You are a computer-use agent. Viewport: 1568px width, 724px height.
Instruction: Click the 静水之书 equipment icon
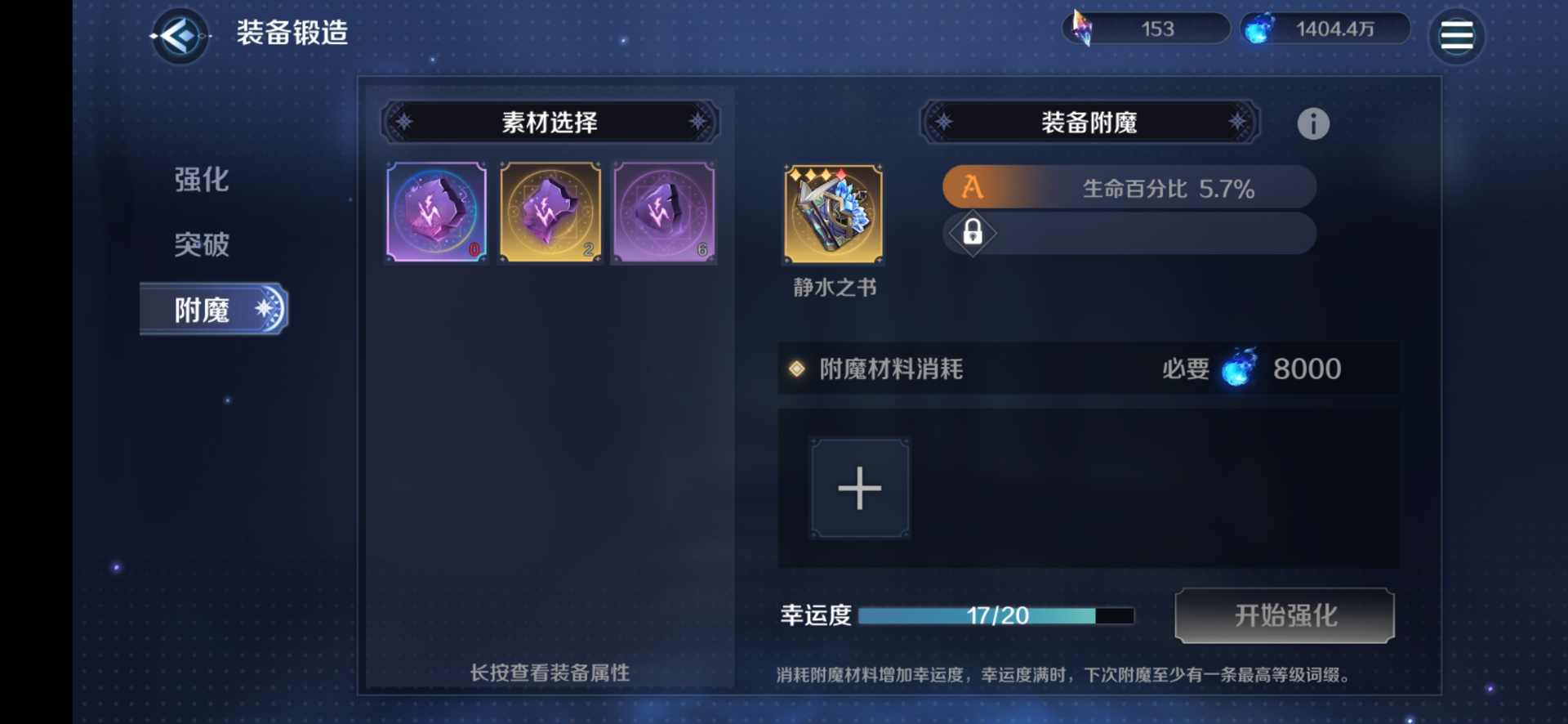pyautogui.click(x=833, y=214)
